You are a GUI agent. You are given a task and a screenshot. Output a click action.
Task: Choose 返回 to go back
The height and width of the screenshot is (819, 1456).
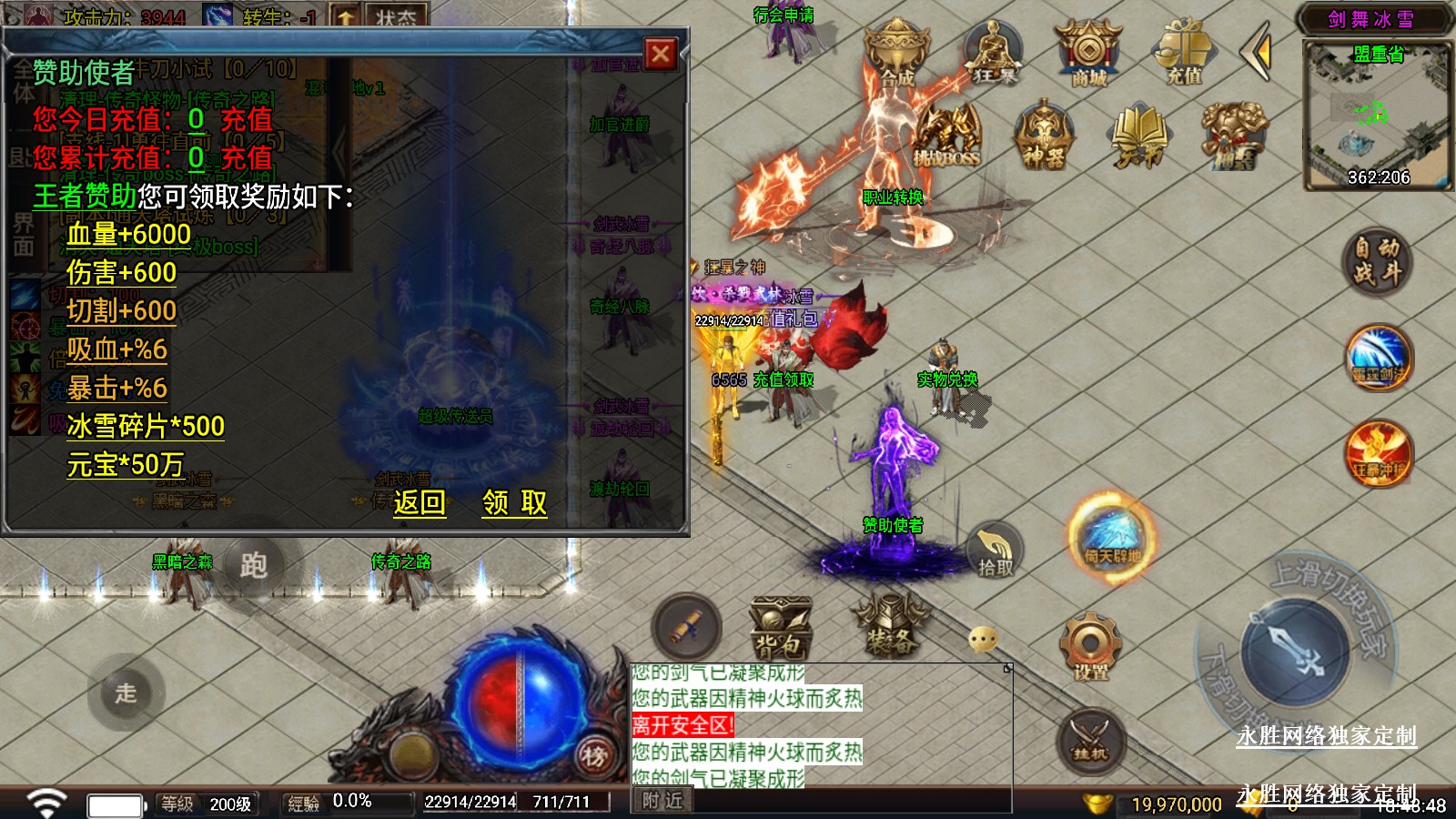click(420, 502)
